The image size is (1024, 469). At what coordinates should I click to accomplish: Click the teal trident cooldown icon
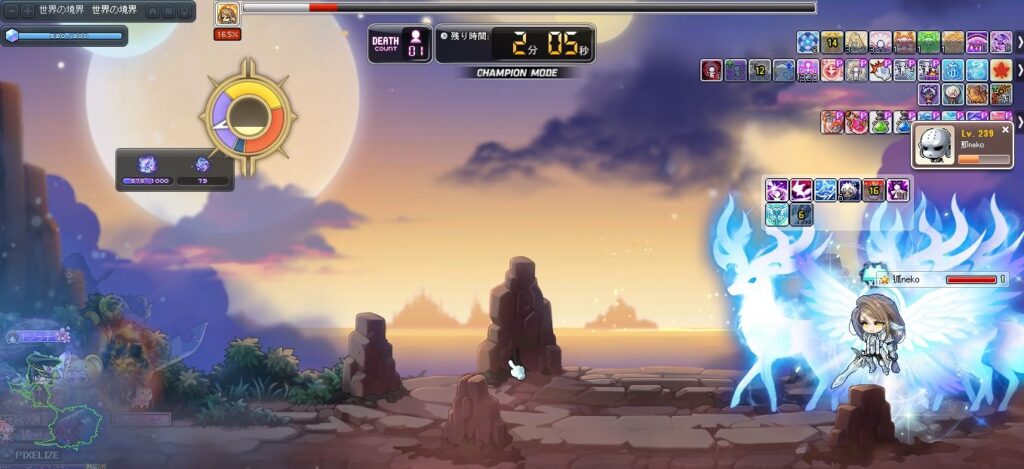[777, 214]
